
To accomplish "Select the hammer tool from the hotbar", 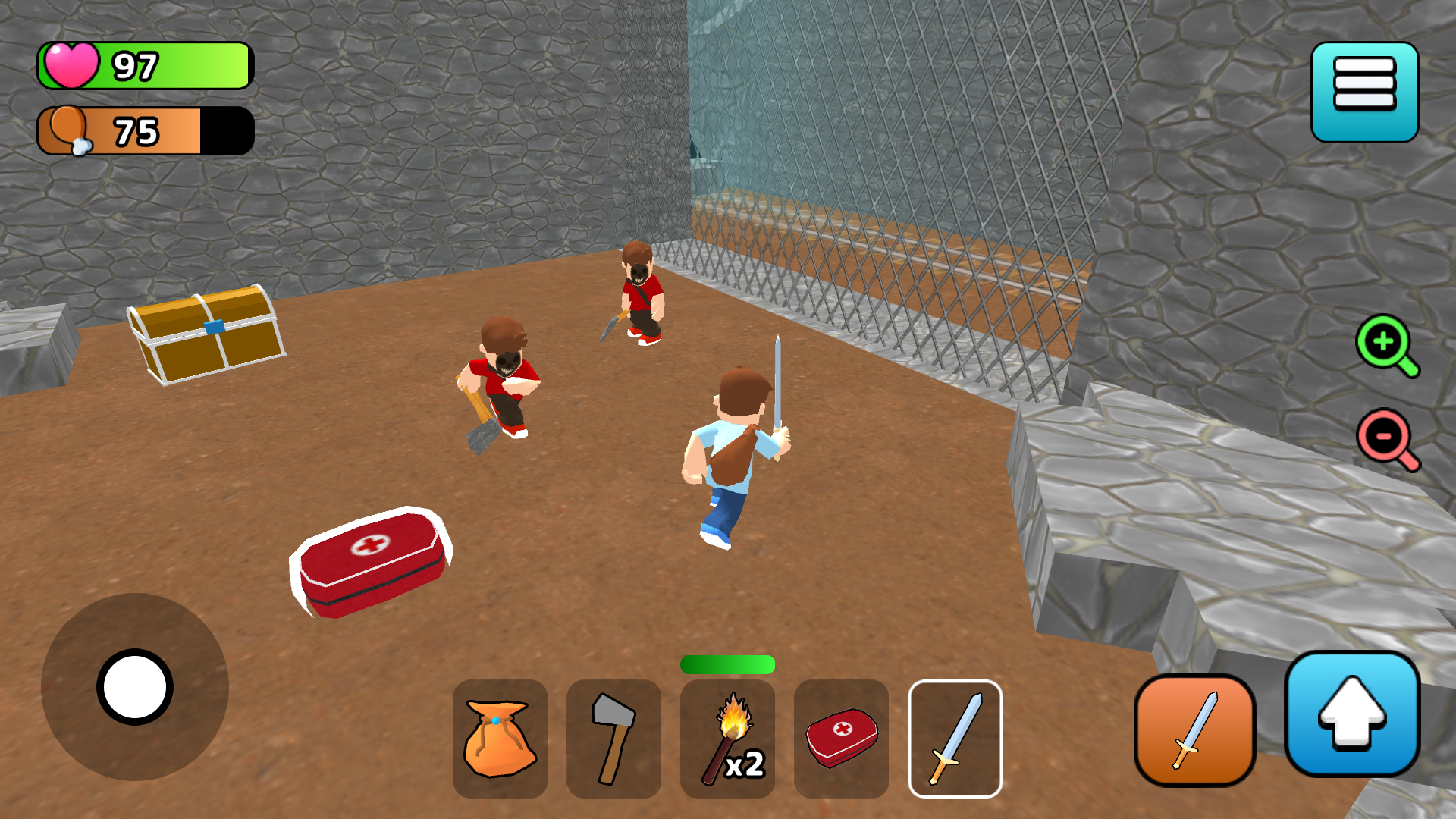I will tap(613, 738).
